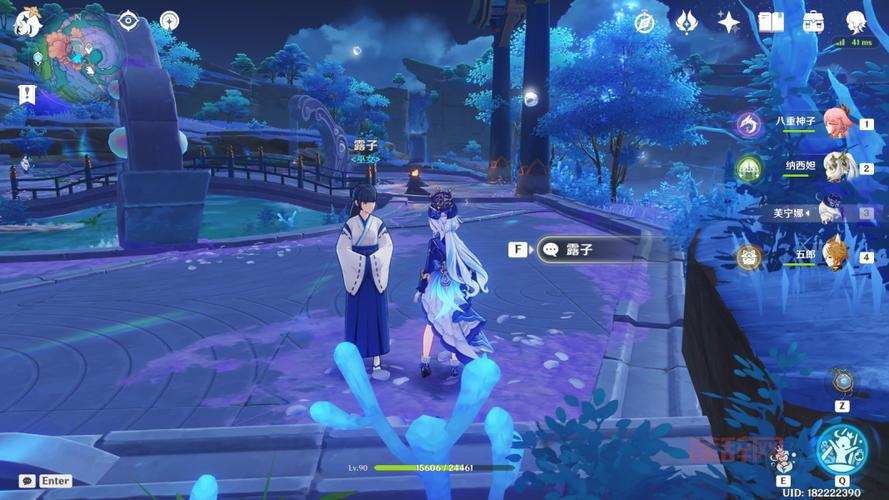Open the compass events icon
The width and height of the screenshot is (889, 500).
coord(644,22)
